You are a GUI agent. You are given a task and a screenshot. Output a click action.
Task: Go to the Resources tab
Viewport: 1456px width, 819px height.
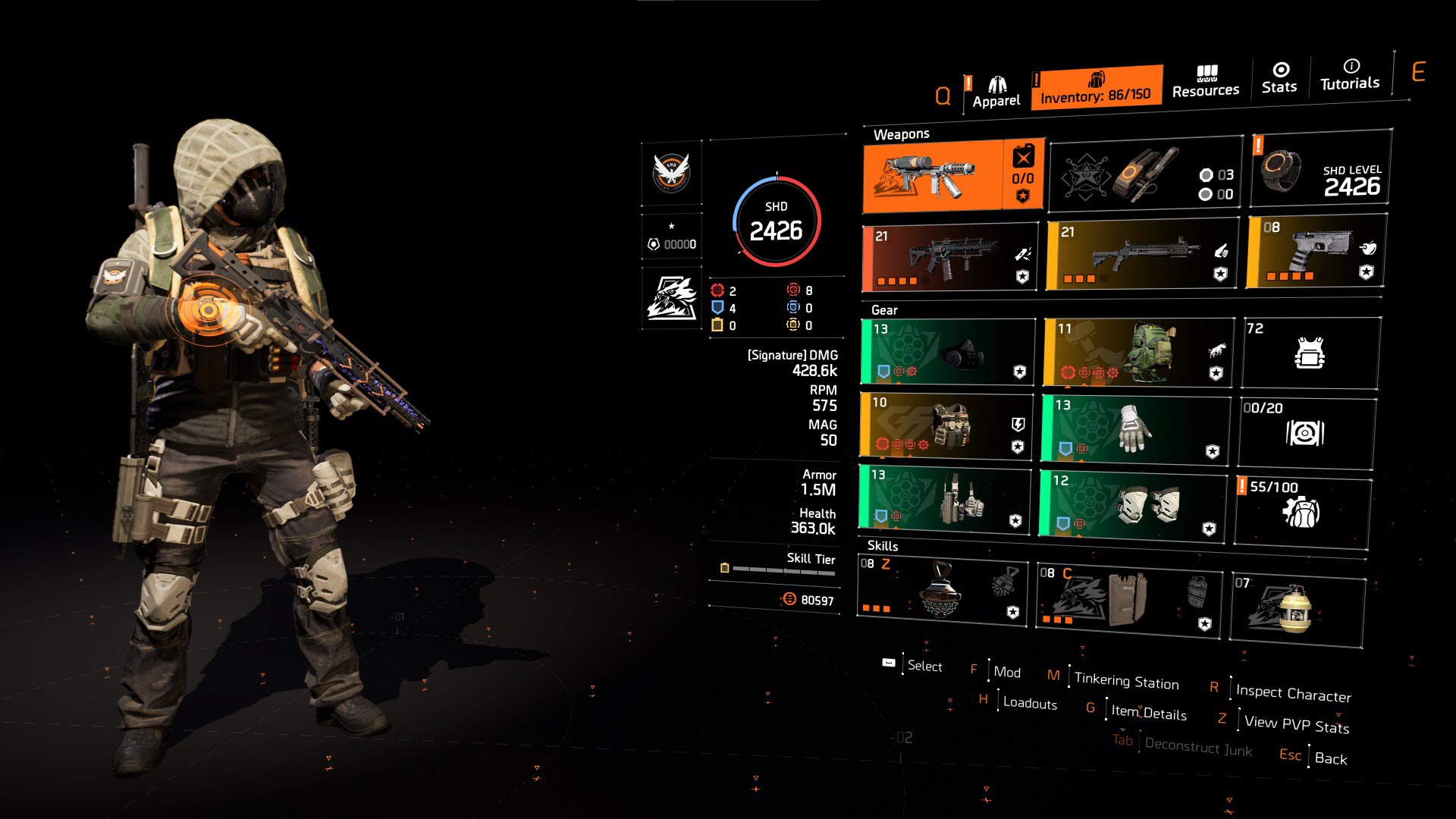click(1205, 82)
